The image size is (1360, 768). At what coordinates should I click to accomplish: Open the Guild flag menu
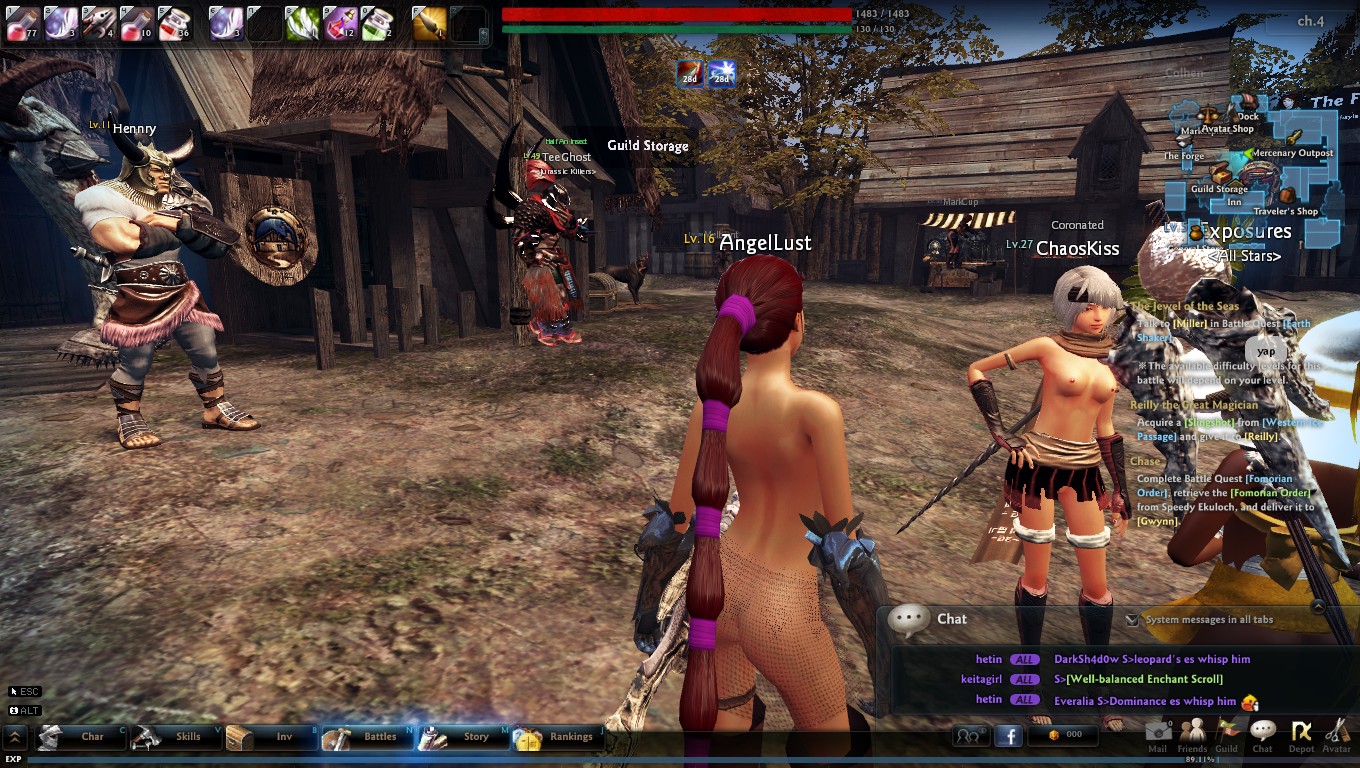click(x=1227, y=733)
